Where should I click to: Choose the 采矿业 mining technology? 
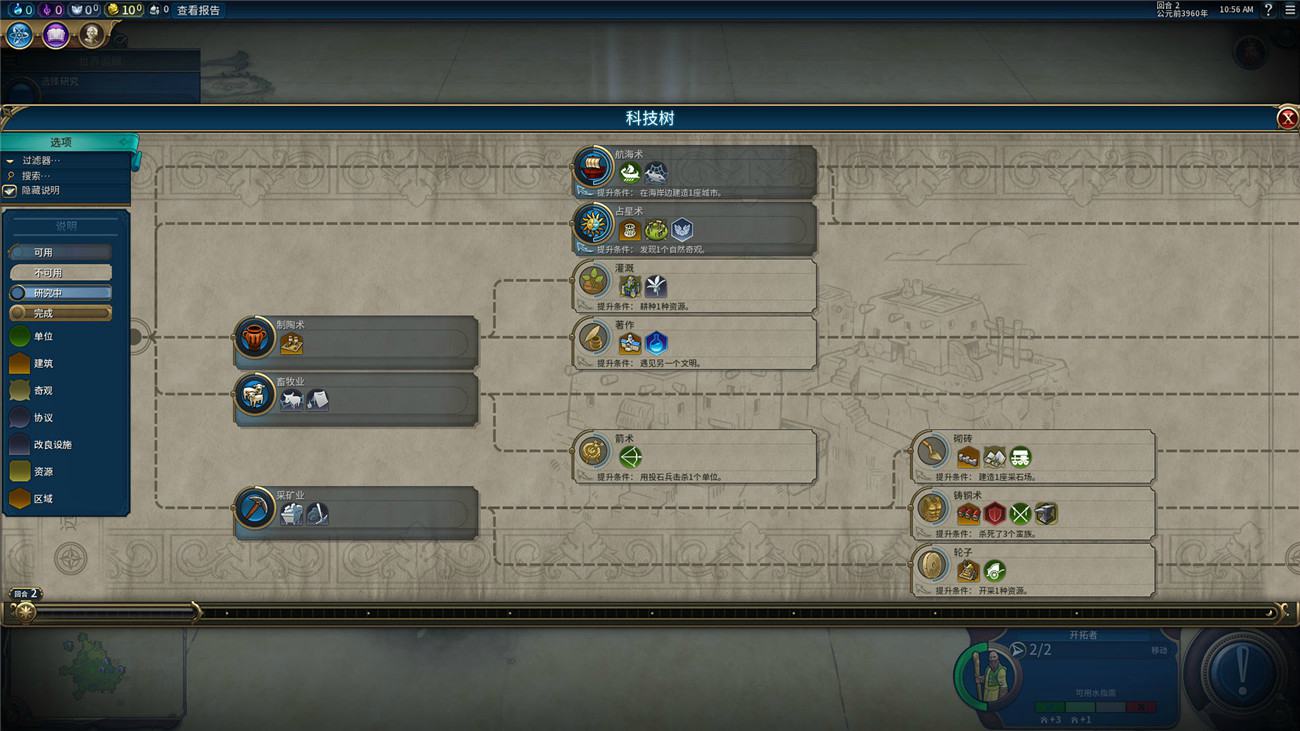[356, 510]
